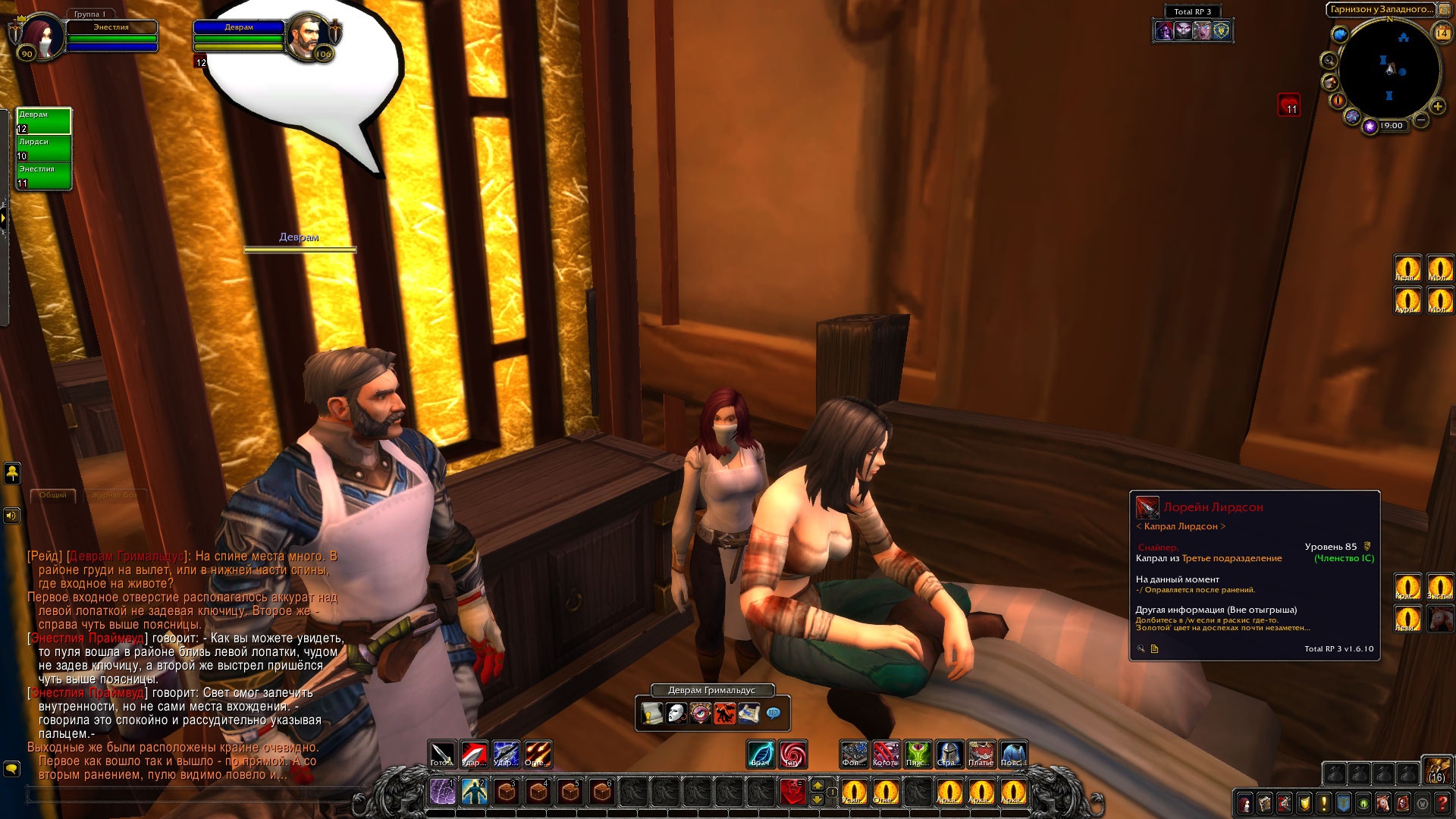Viewport: 1456px width, 819px height.
Task: Activate the purple brain ability in slot 1
Action: (x=442, y=792)
